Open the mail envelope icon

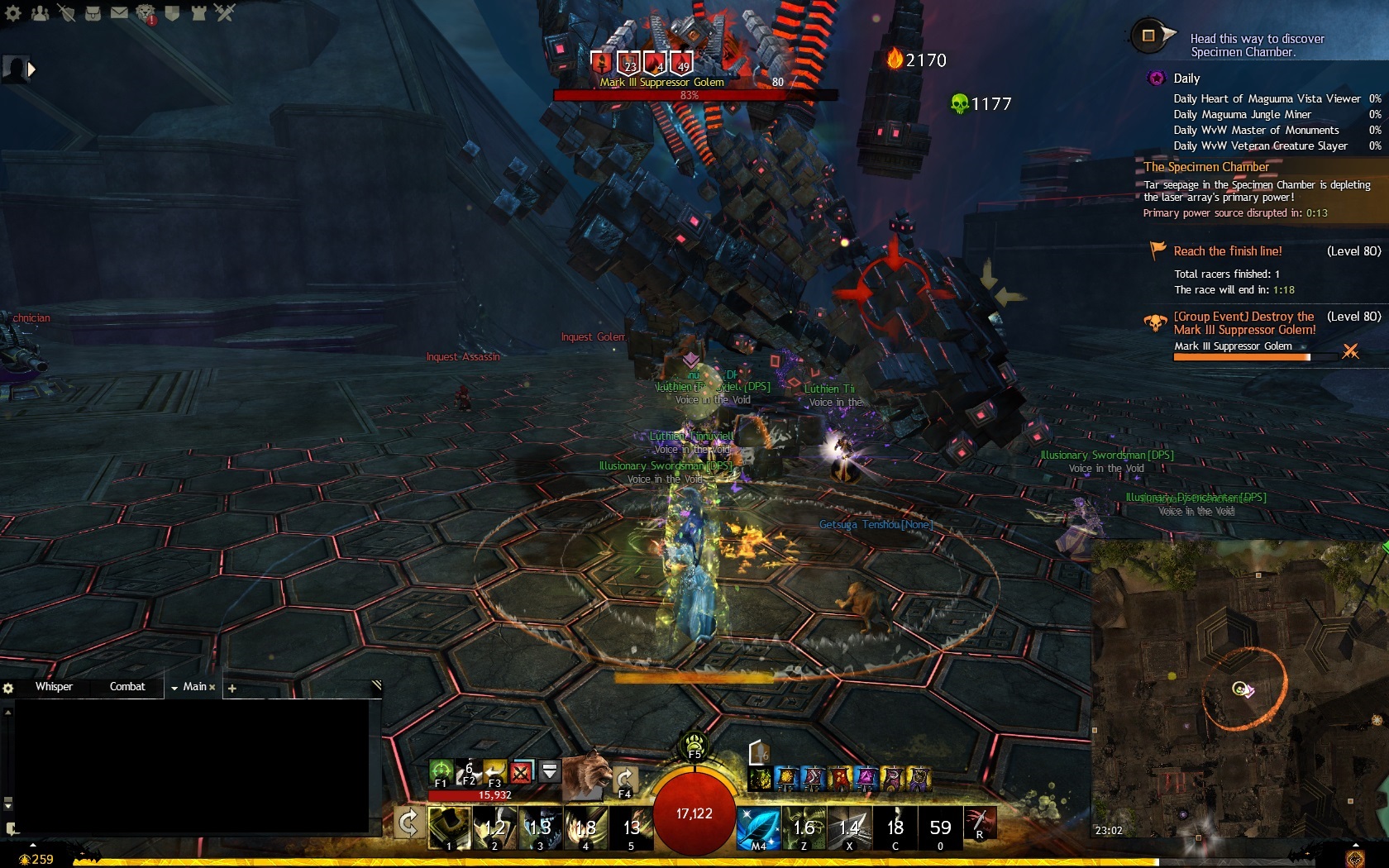pyautogui.click(x=119, y=12)
